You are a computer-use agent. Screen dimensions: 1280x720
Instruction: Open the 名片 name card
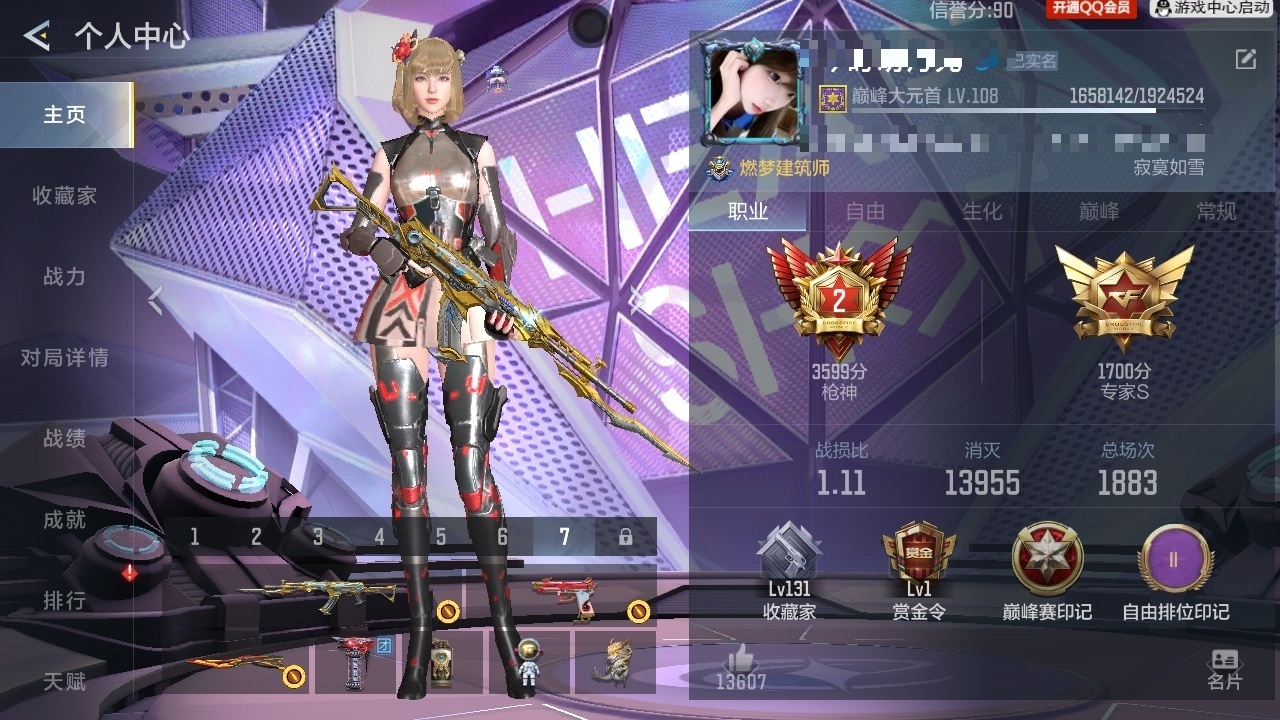coord(1224,670)
